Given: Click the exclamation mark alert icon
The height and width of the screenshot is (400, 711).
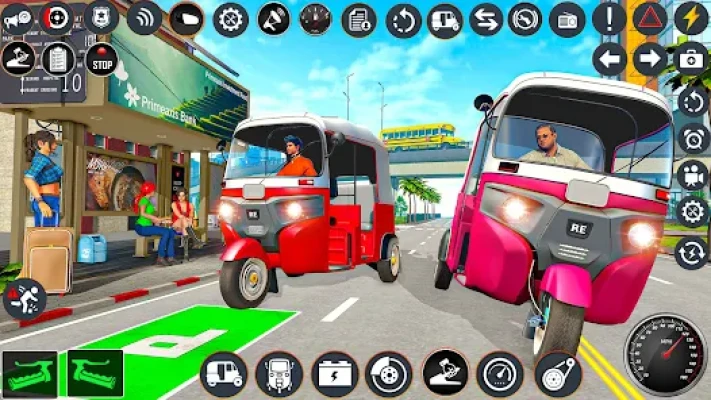Looking at the screenshot, I should point(609,18).
